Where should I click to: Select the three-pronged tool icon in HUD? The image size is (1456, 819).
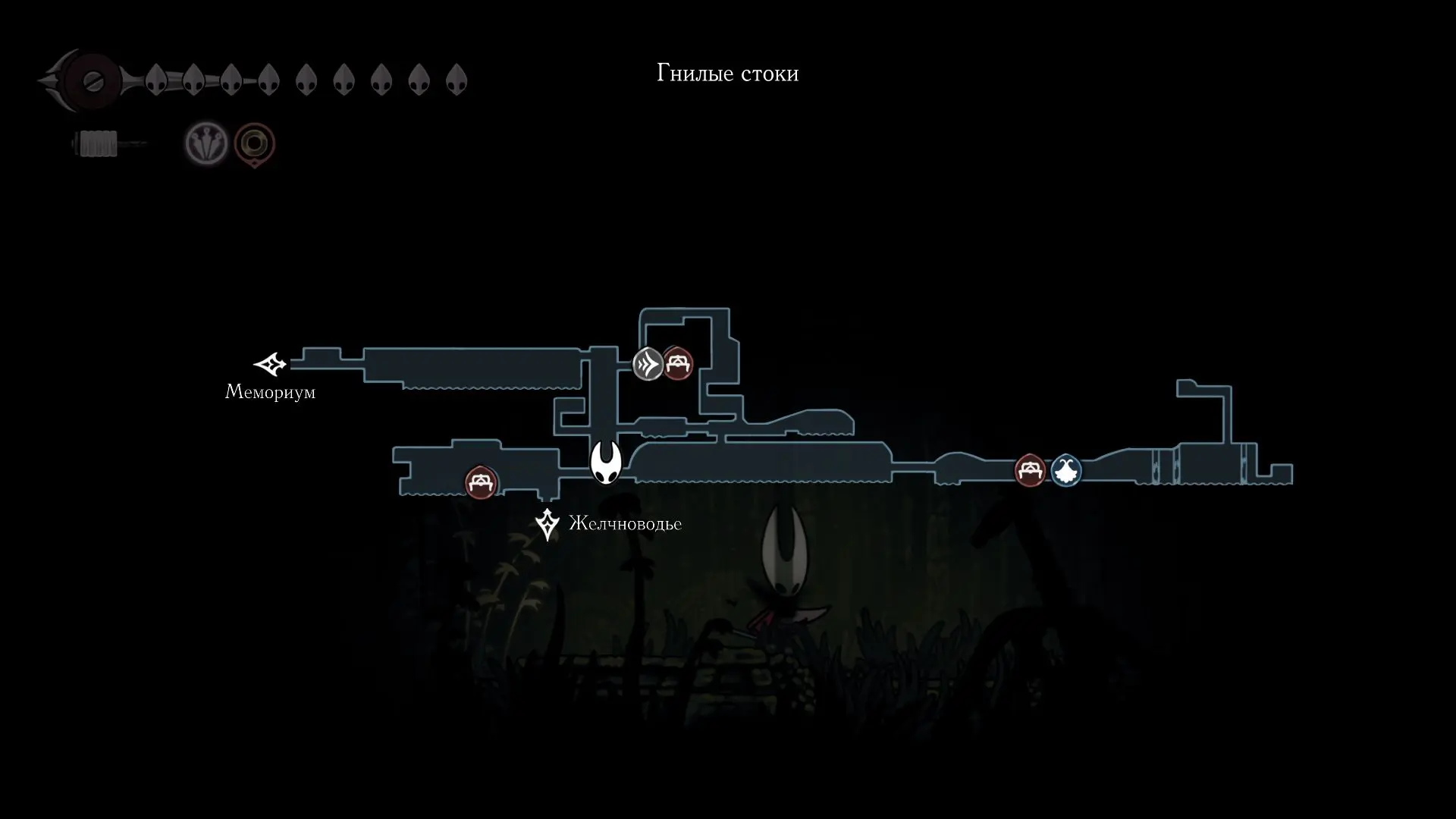(206, 143)
